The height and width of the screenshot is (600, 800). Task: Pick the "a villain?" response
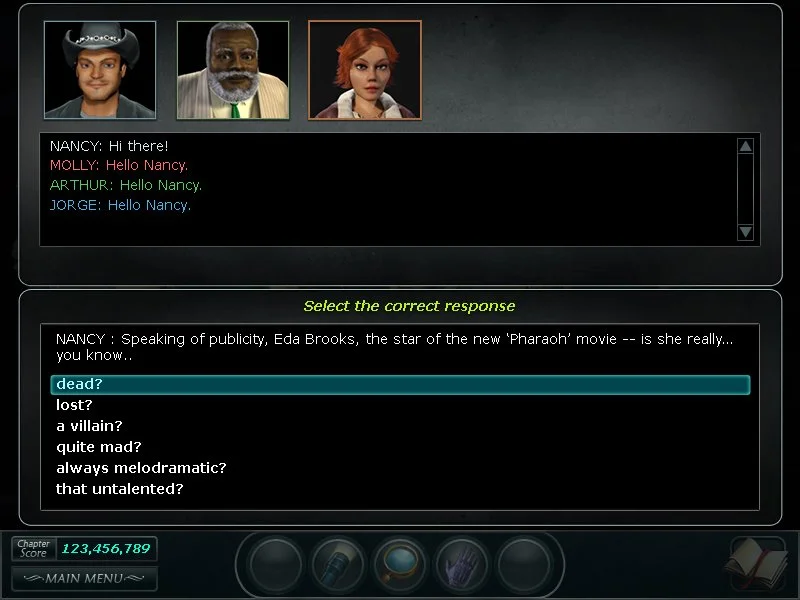click(89, 426)
